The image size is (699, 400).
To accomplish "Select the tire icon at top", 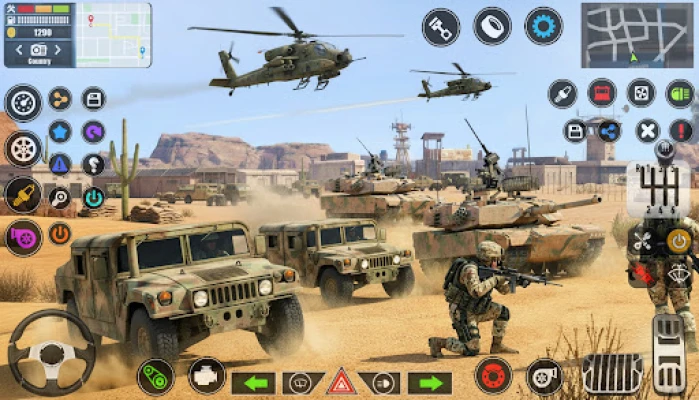I will click(492, 26).
